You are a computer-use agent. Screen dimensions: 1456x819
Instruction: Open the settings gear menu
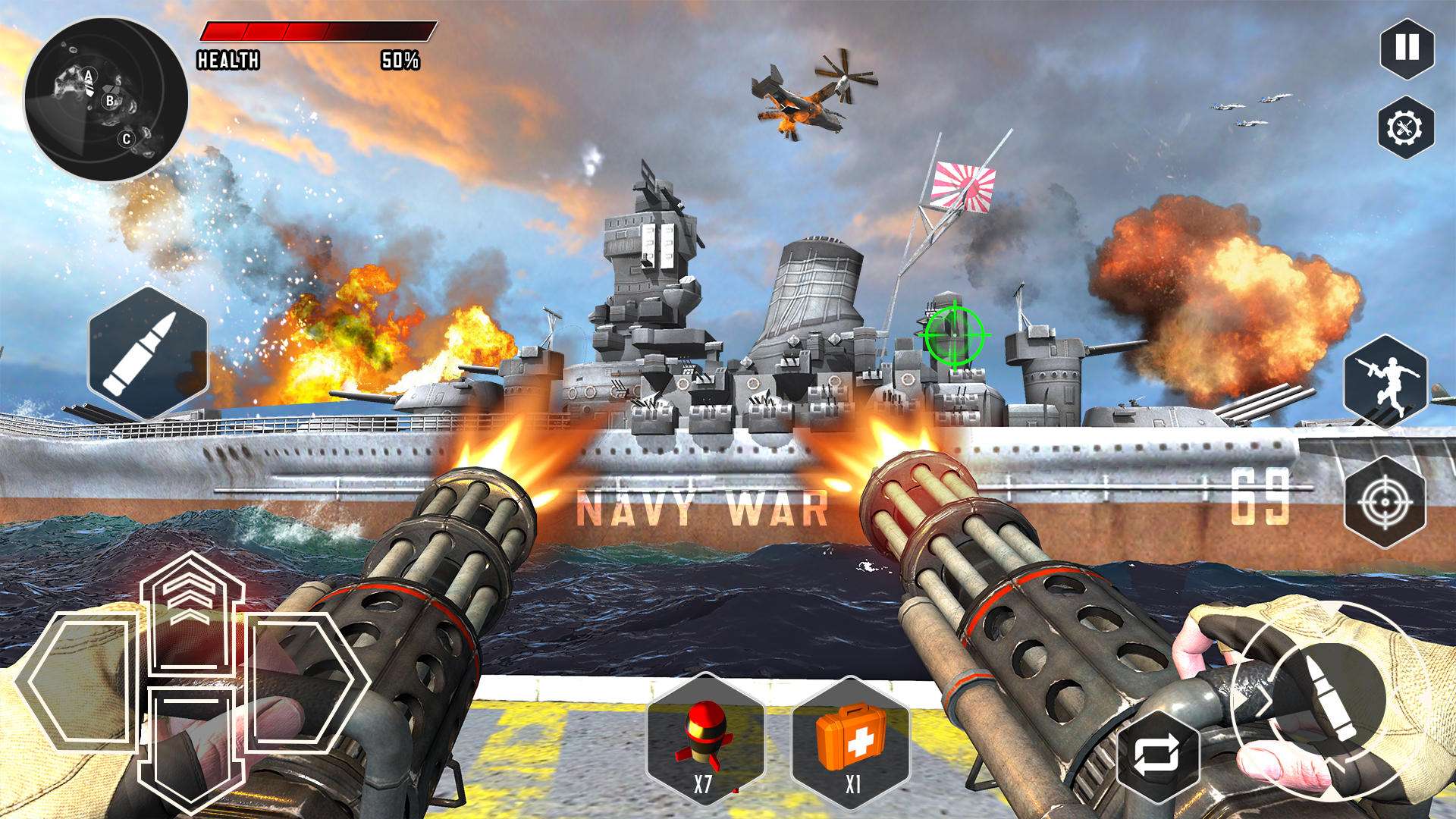(1407, 126)
